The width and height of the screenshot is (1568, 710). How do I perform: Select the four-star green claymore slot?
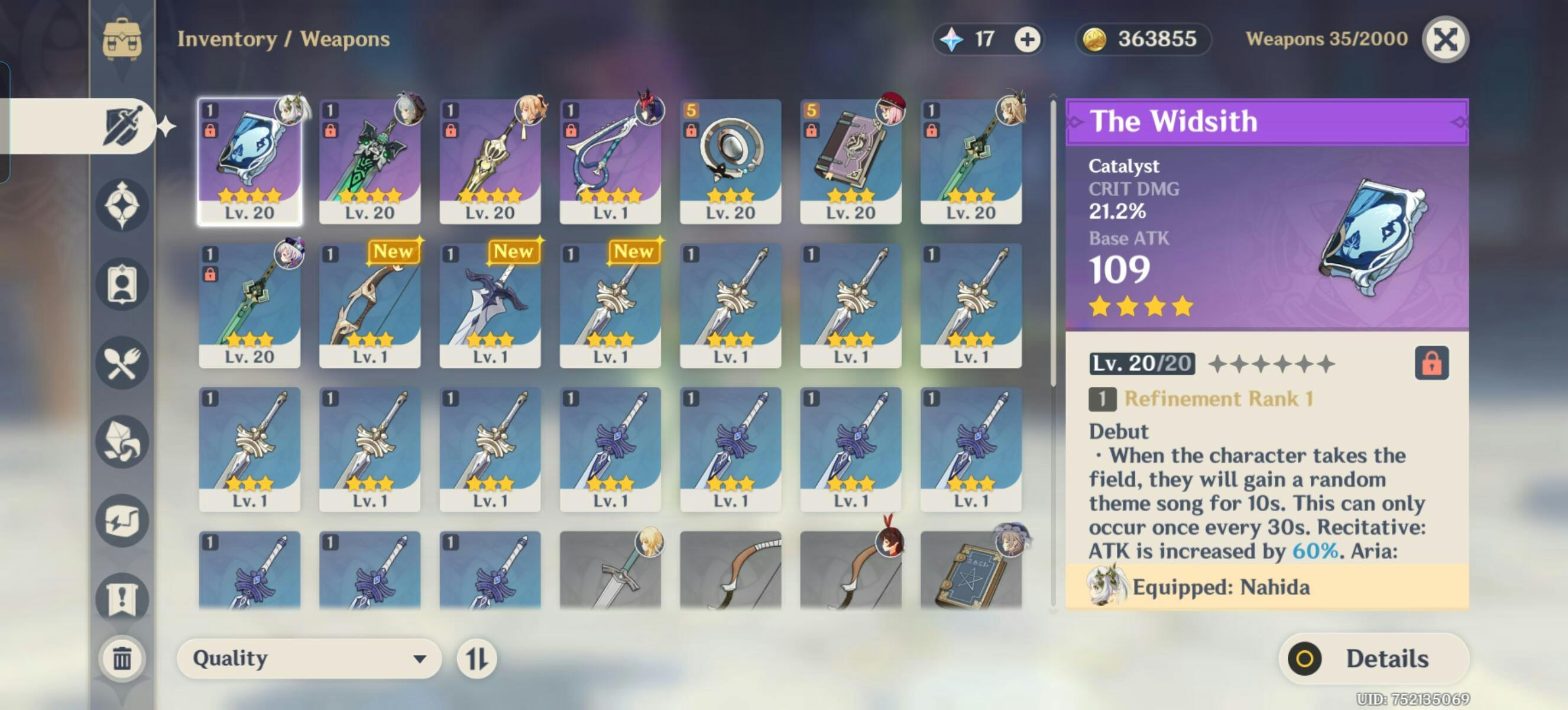click(370, 162)
